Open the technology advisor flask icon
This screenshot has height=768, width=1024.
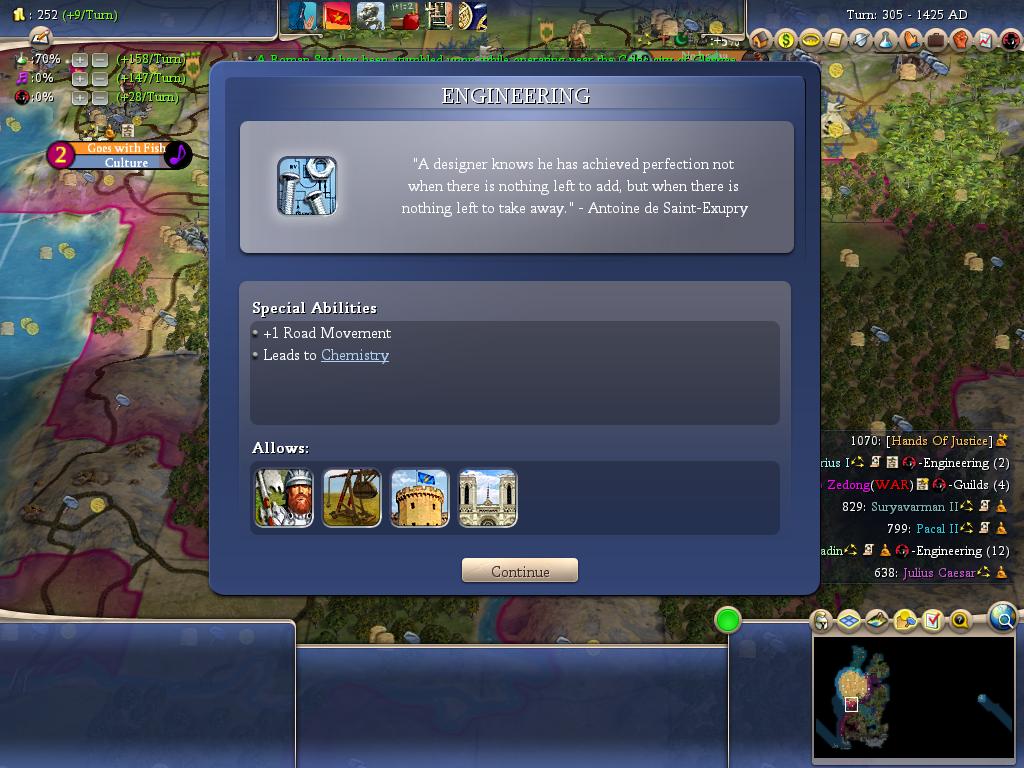click(x=886, y=40)
